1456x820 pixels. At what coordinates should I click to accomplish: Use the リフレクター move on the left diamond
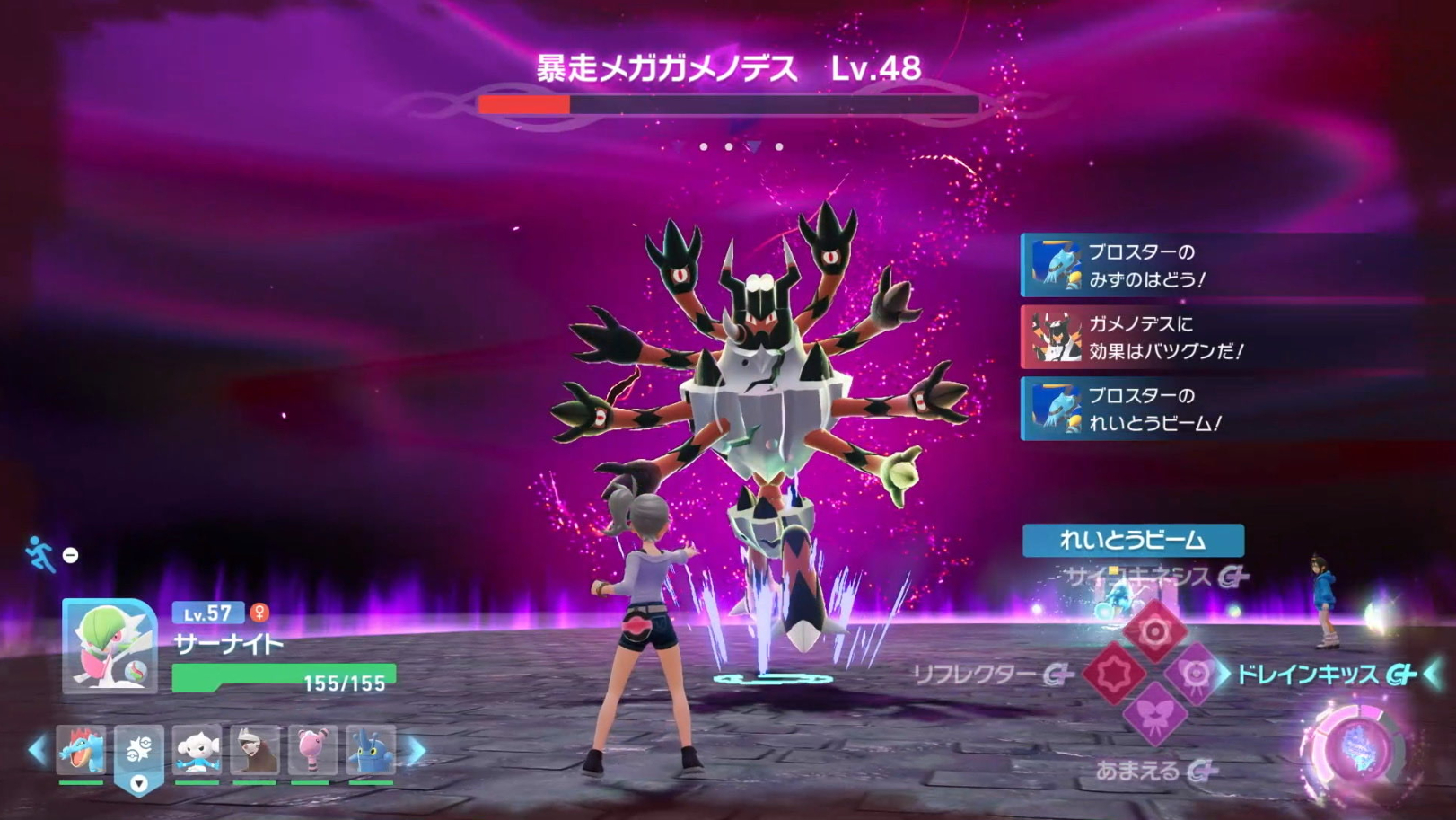point(1113,674)
